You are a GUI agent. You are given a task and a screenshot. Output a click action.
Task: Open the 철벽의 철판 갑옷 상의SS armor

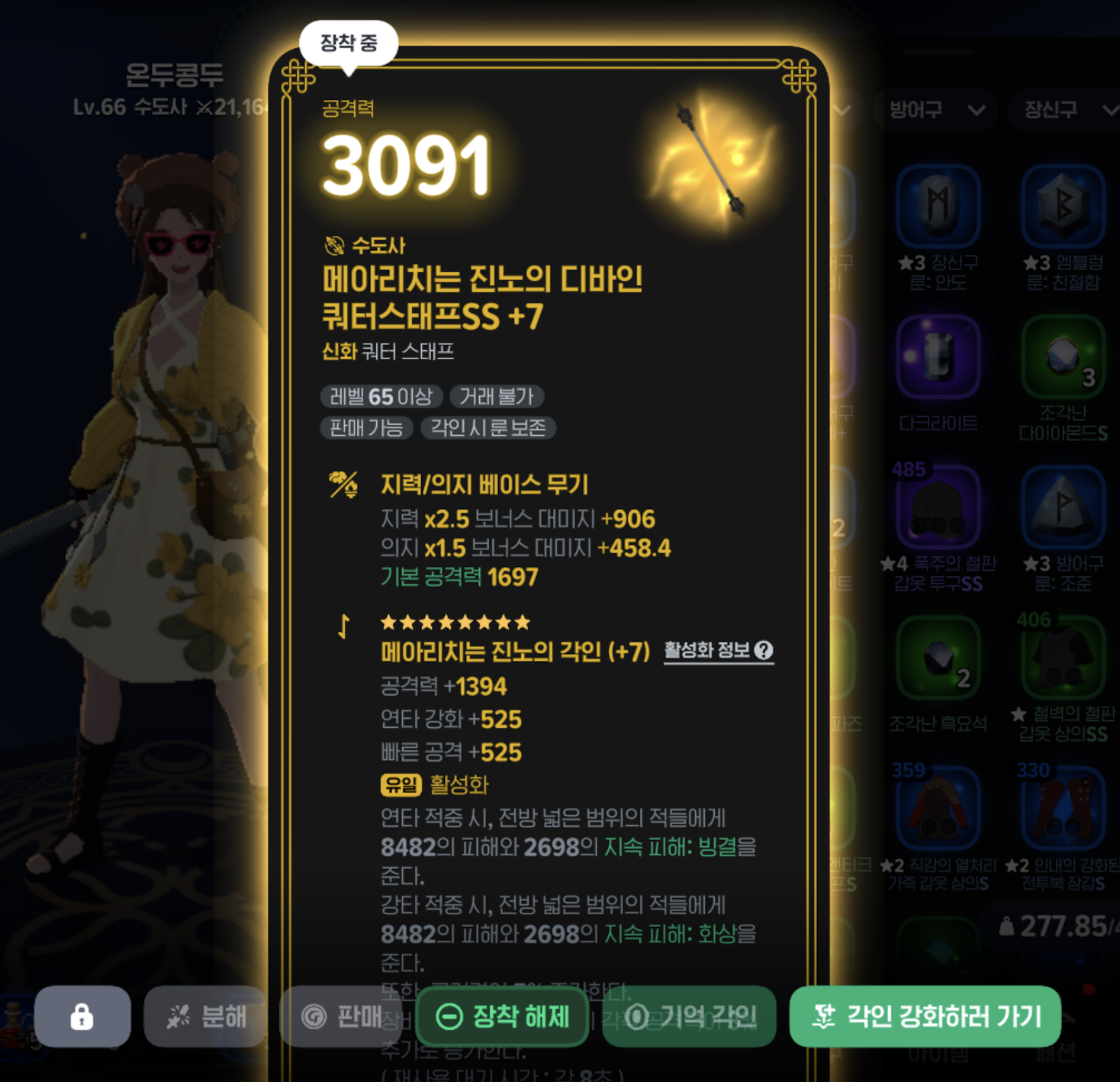(1062, 659)
